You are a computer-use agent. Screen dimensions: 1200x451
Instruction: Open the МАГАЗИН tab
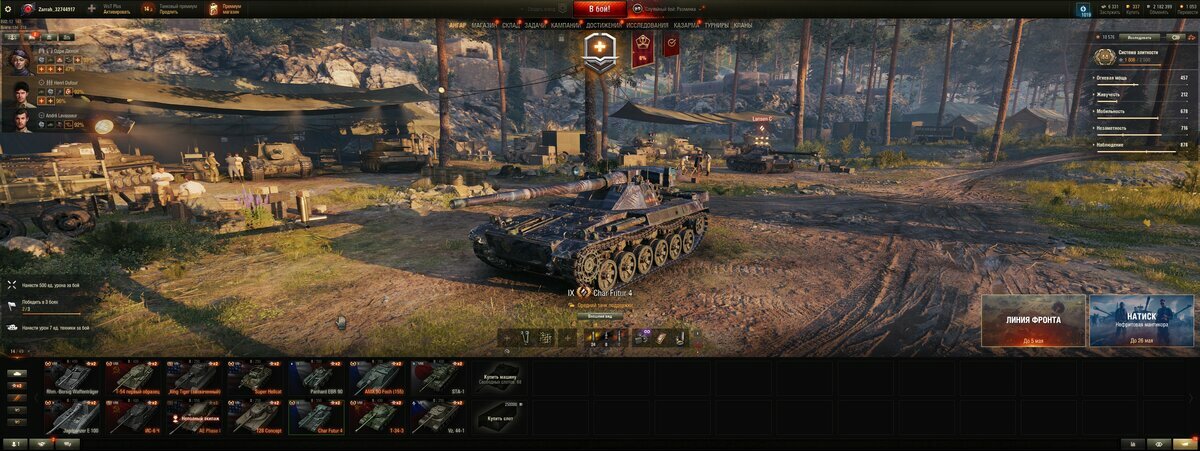[484, 24]
